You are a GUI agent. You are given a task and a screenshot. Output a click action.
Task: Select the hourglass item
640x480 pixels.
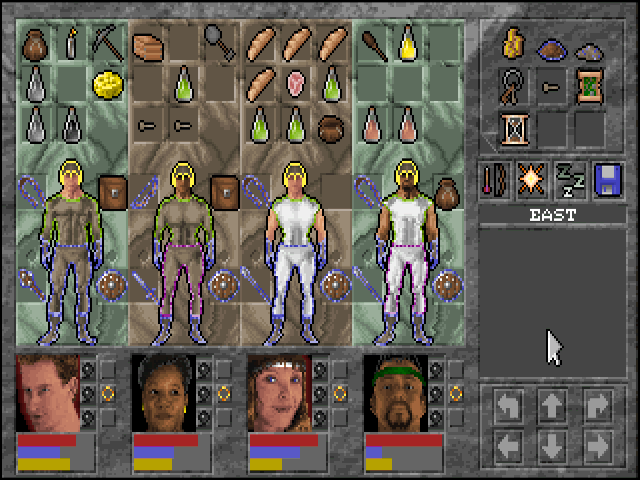[514, 129]
